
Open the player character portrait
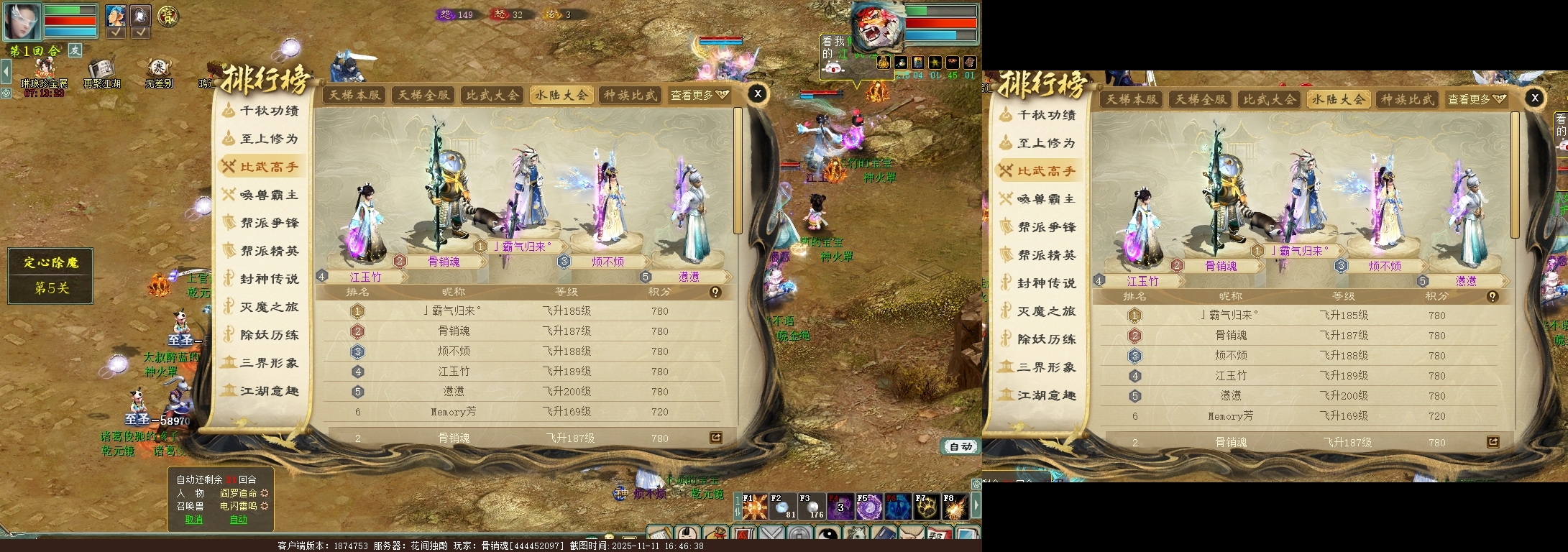[22, 20]
